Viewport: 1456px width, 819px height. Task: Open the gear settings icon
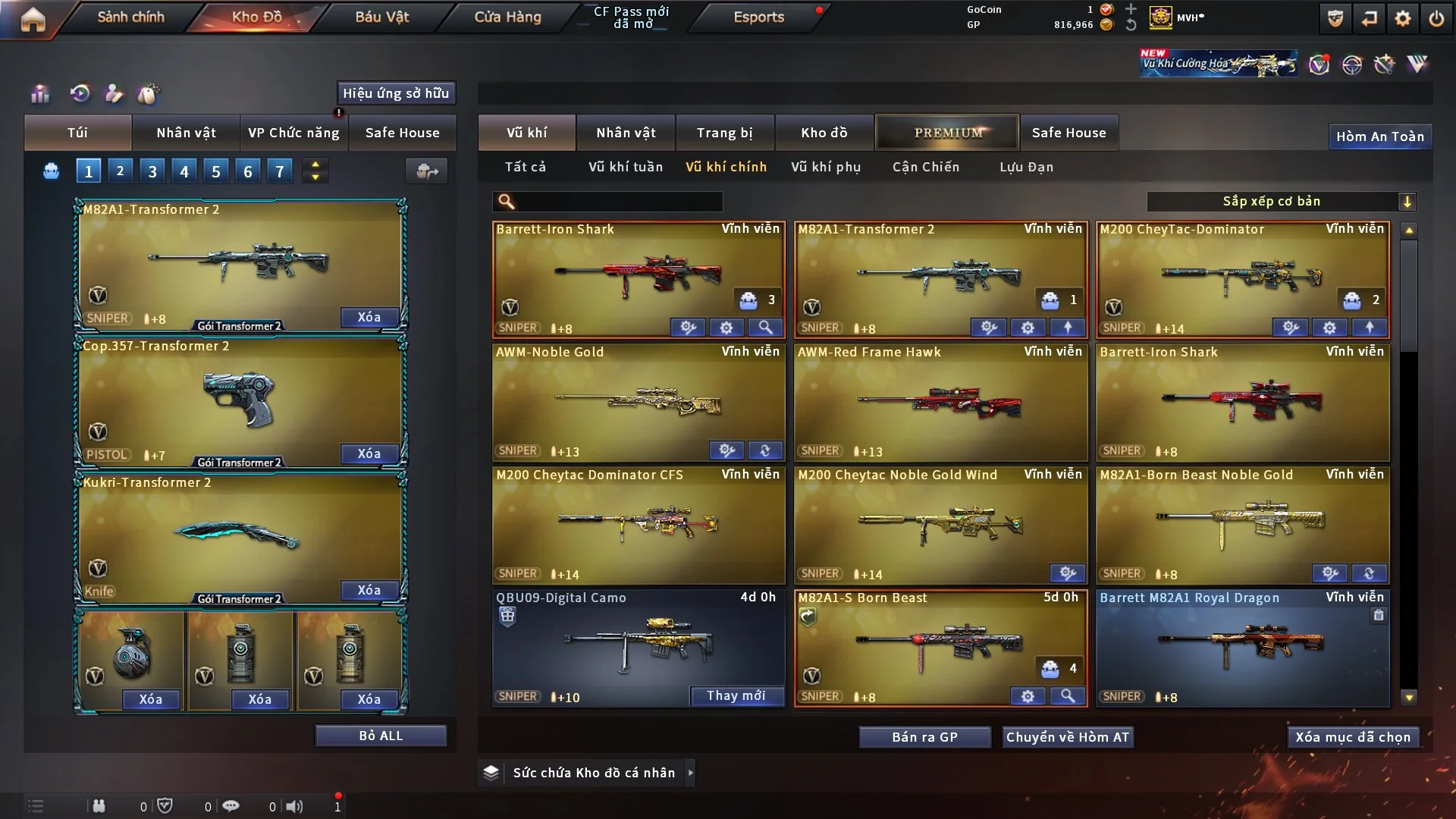(x=1402, y=18)
